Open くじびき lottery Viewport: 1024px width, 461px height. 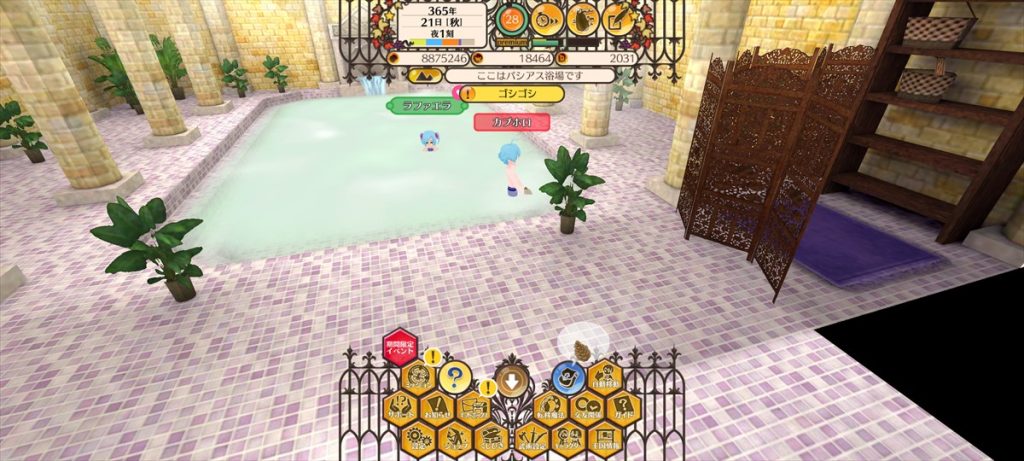coord(492,437)
